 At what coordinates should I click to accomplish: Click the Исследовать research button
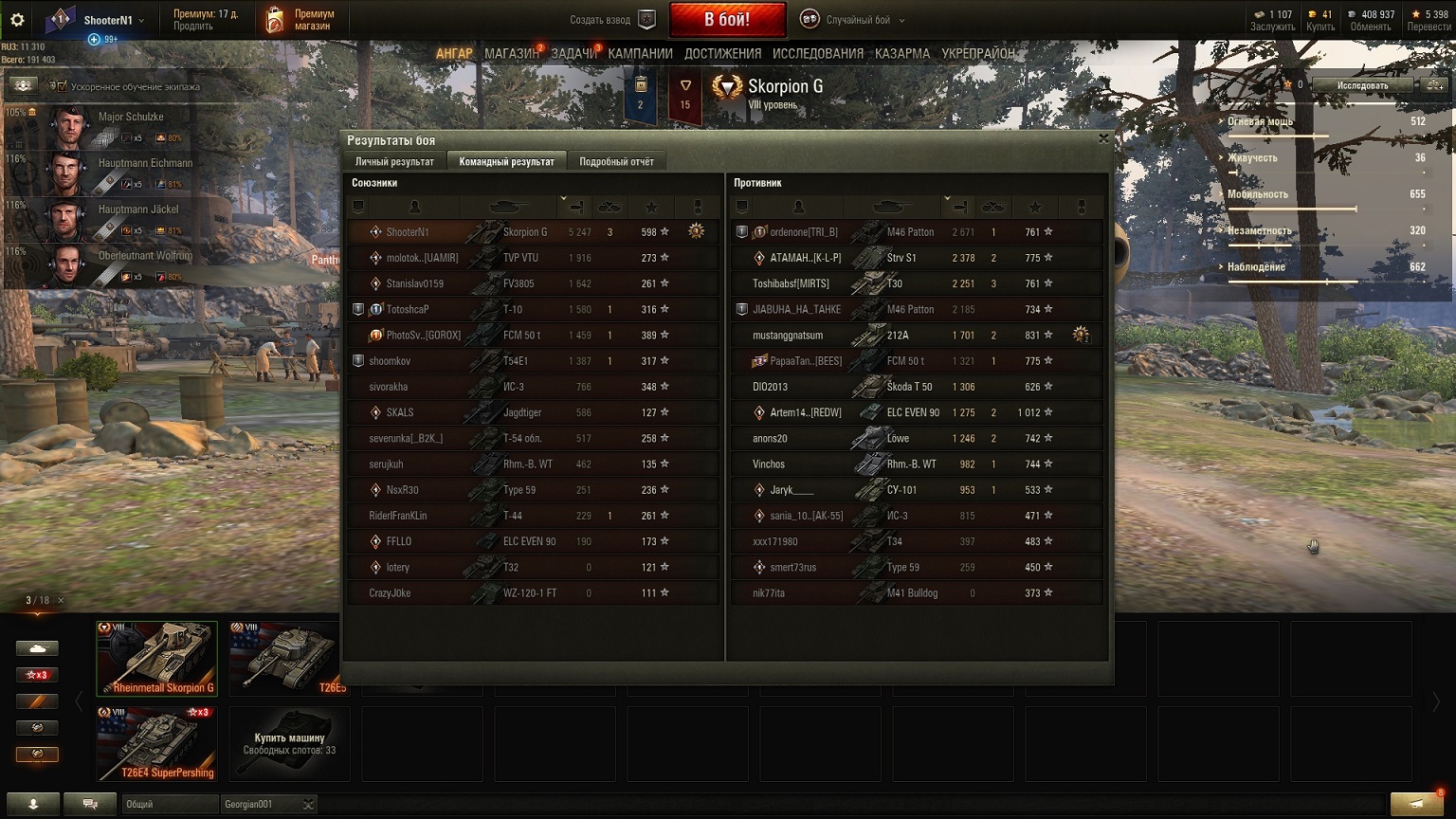click(x=1362, y=85)
